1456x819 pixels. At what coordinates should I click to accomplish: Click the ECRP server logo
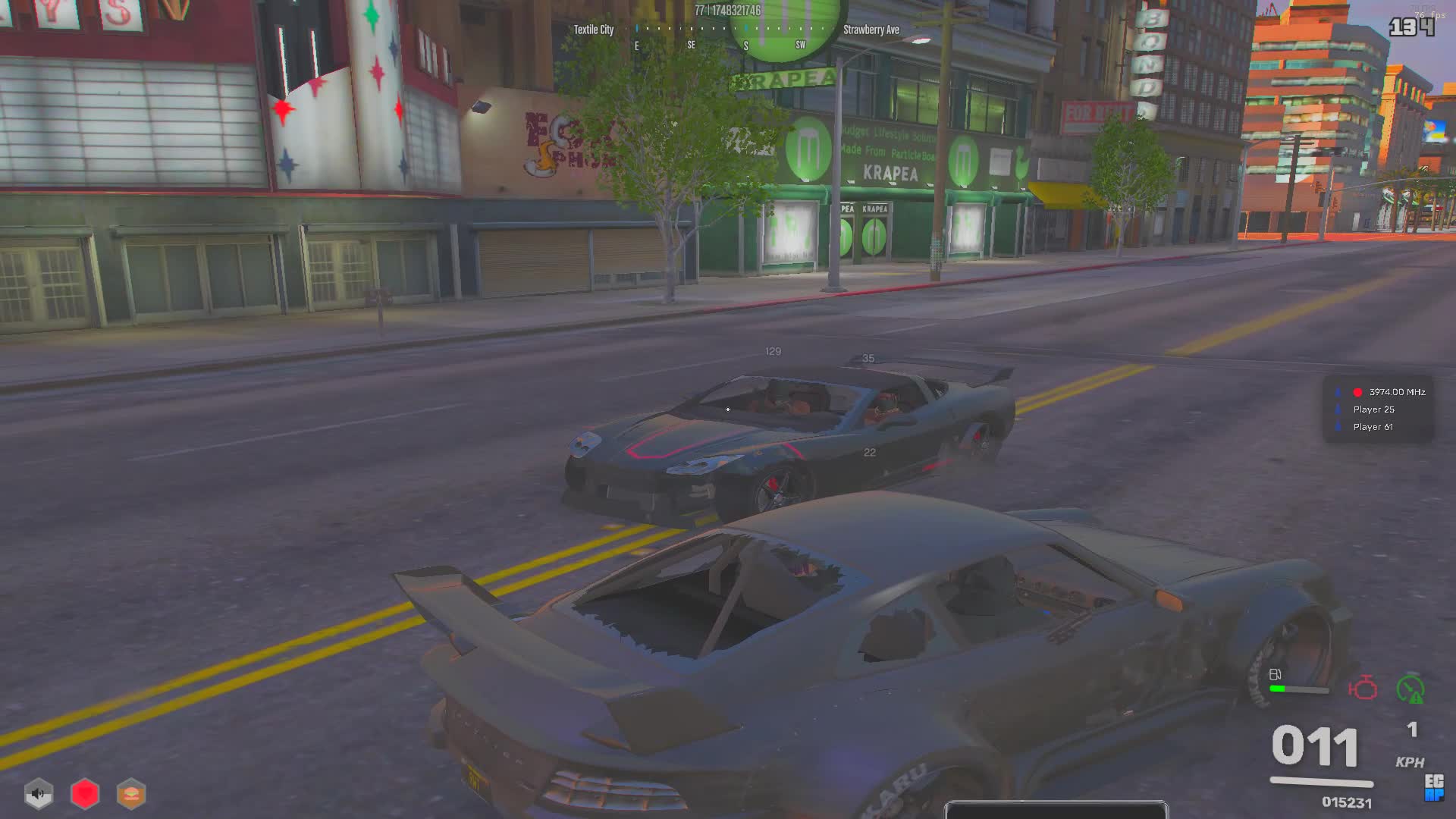tap(1433, 787)
